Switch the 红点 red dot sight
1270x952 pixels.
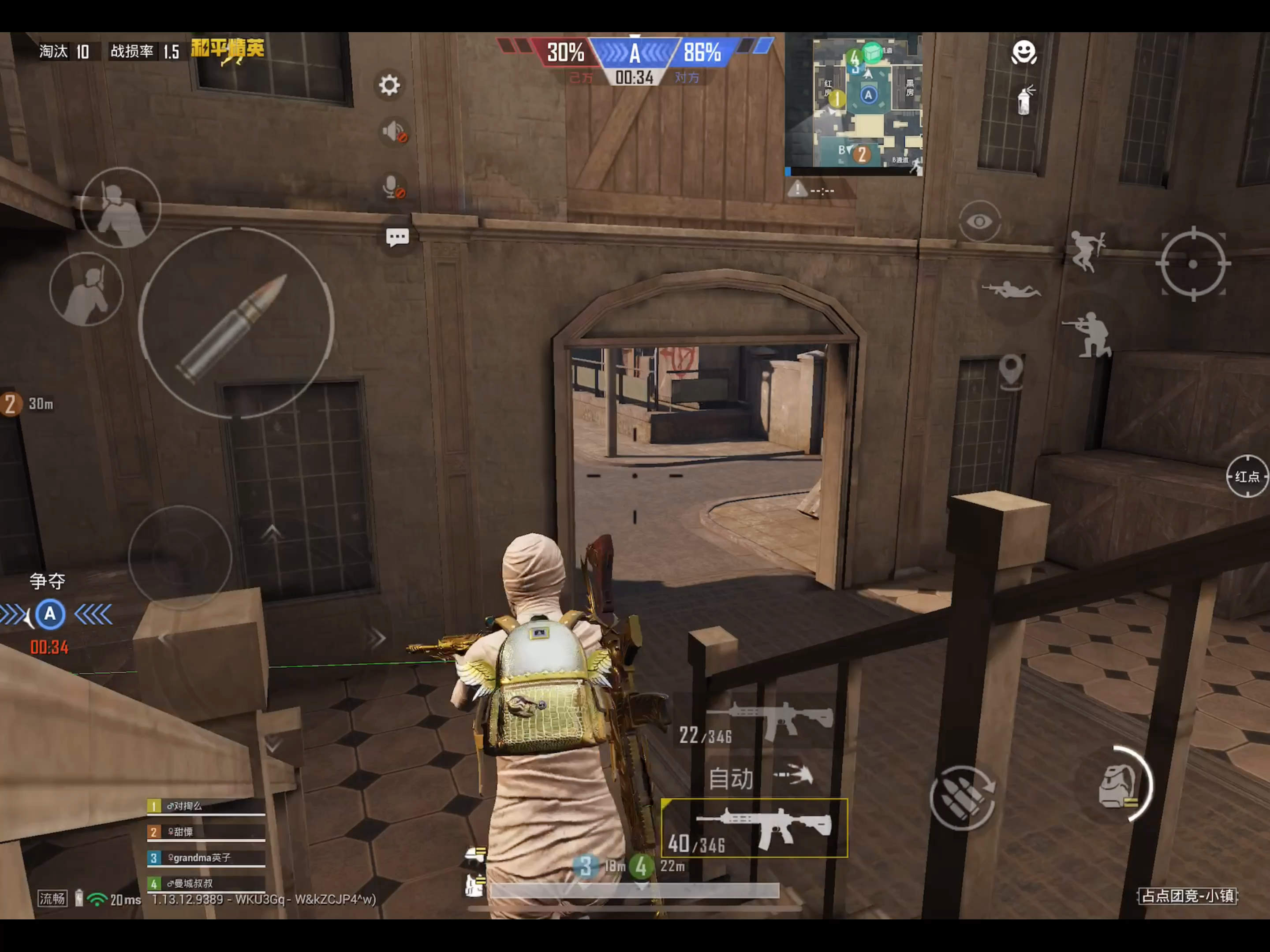point(1247,476)
